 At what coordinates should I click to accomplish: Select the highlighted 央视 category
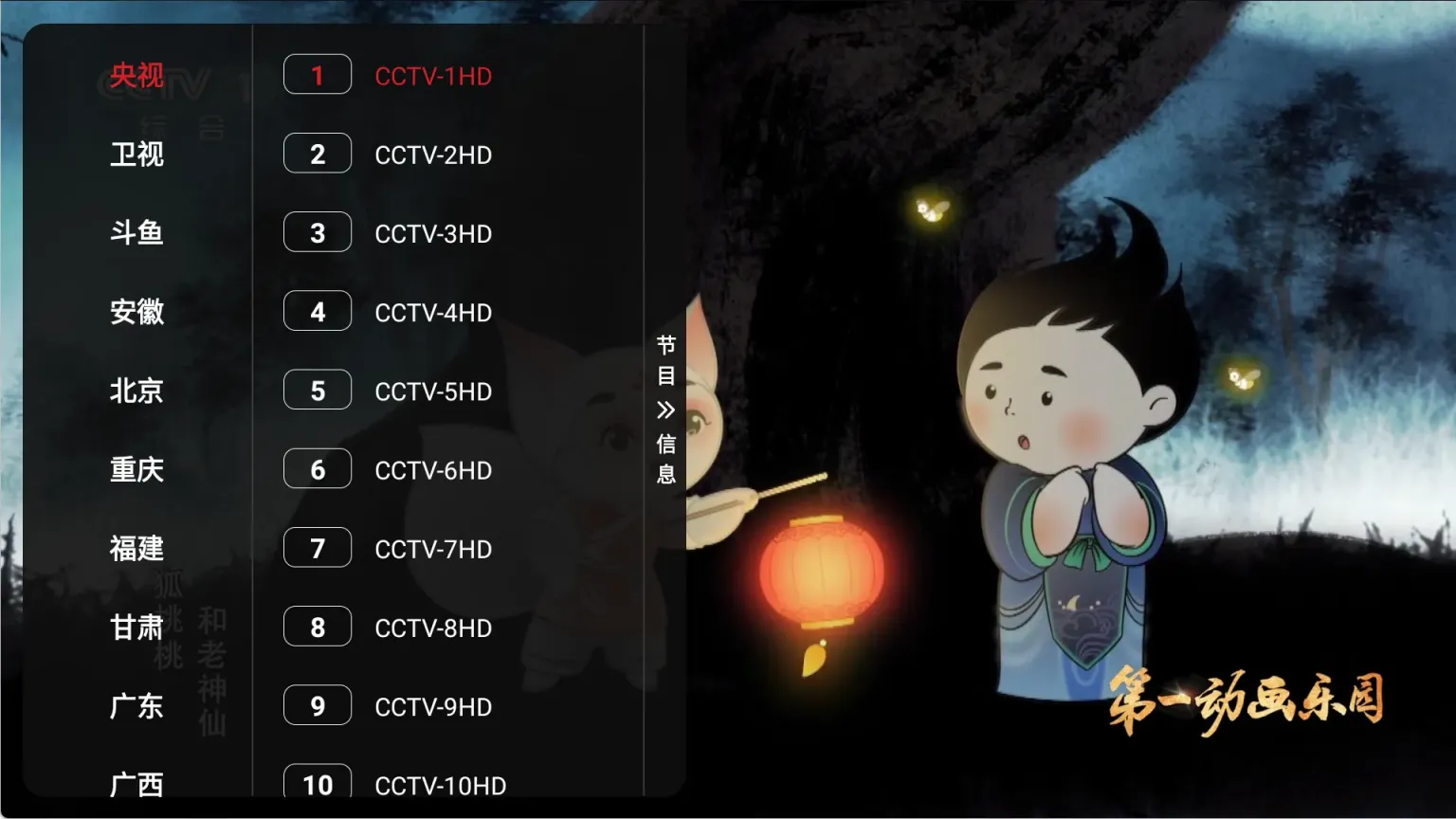(136, 75)
